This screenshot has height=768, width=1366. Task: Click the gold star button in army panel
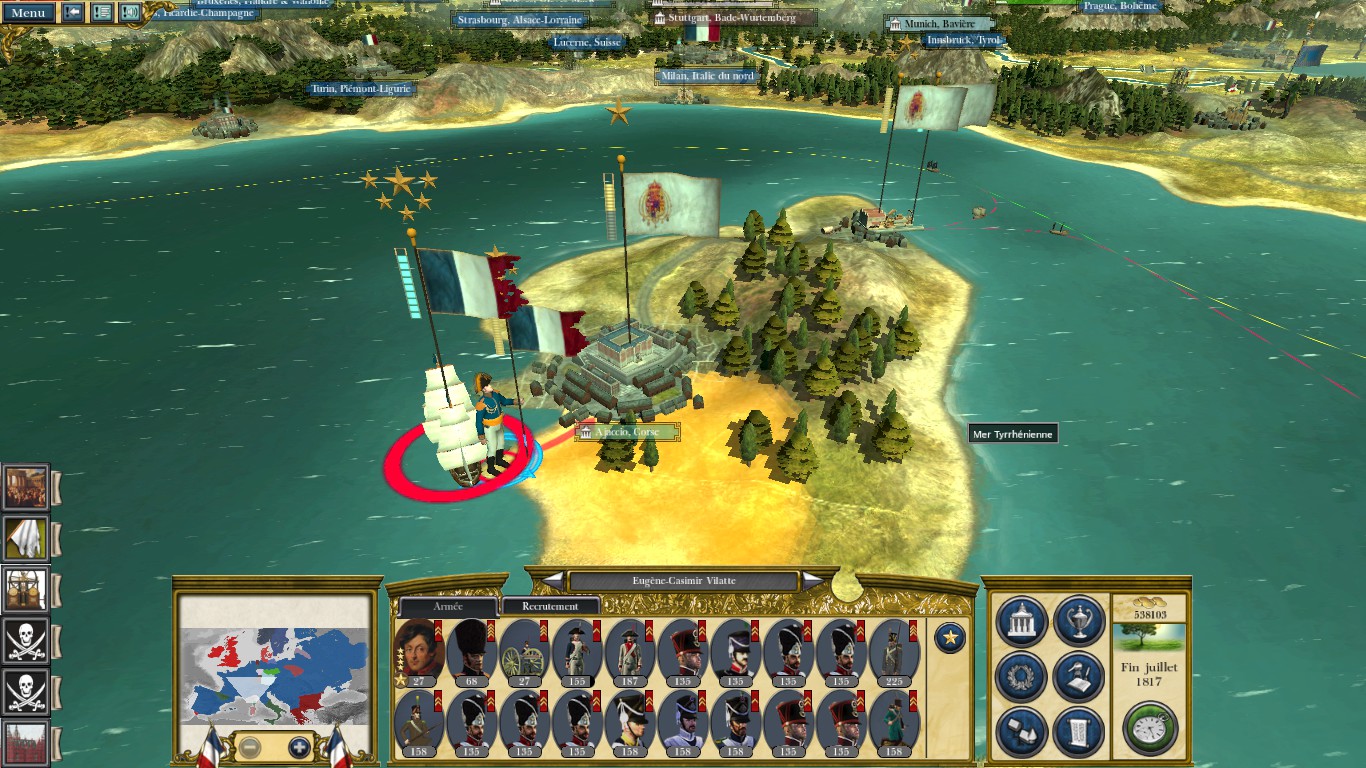click(x=949, y=637)
